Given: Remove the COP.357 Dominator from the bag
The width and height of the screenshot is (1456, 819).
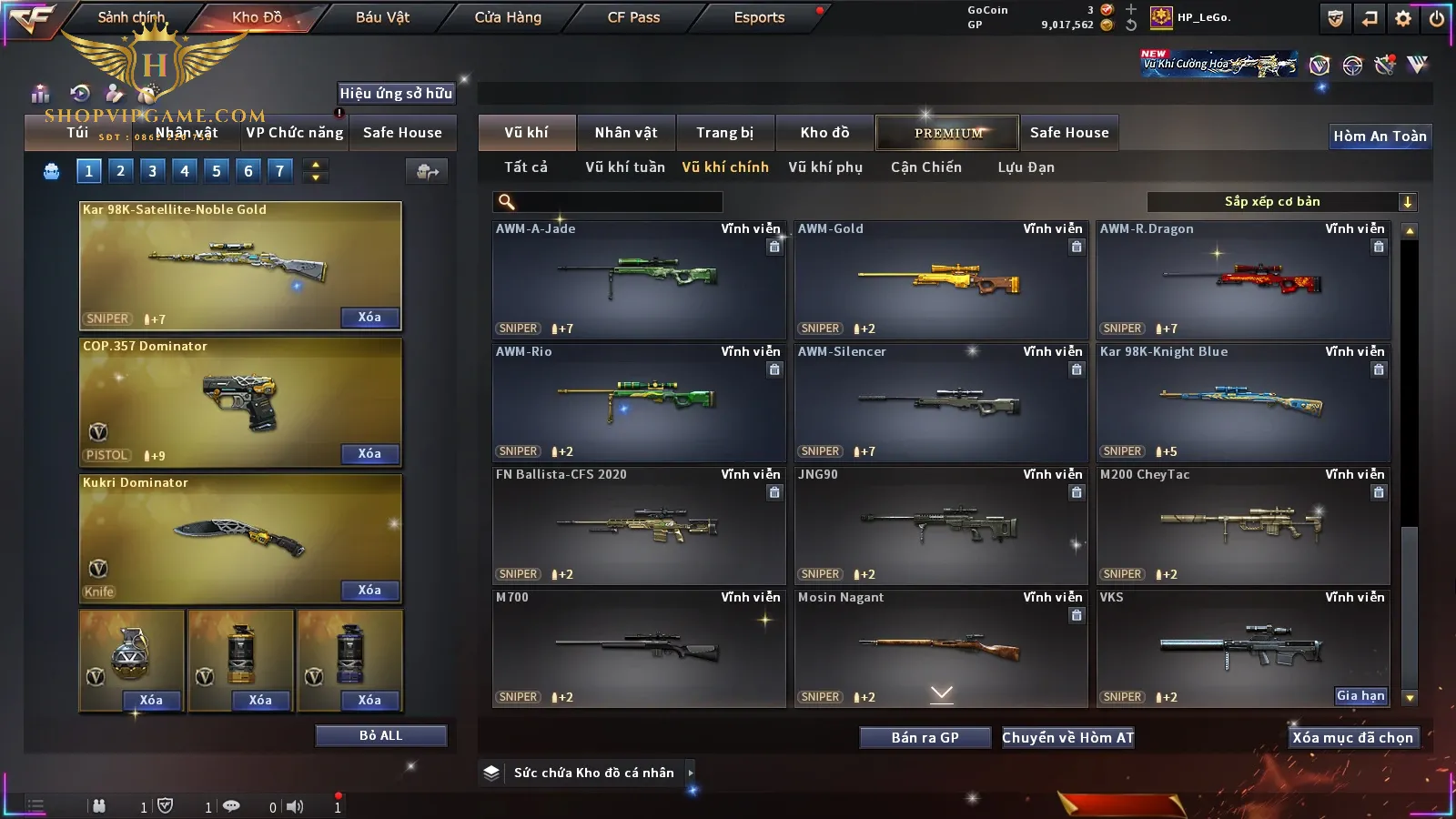Looking at the screenshot, I should (369, 454).
